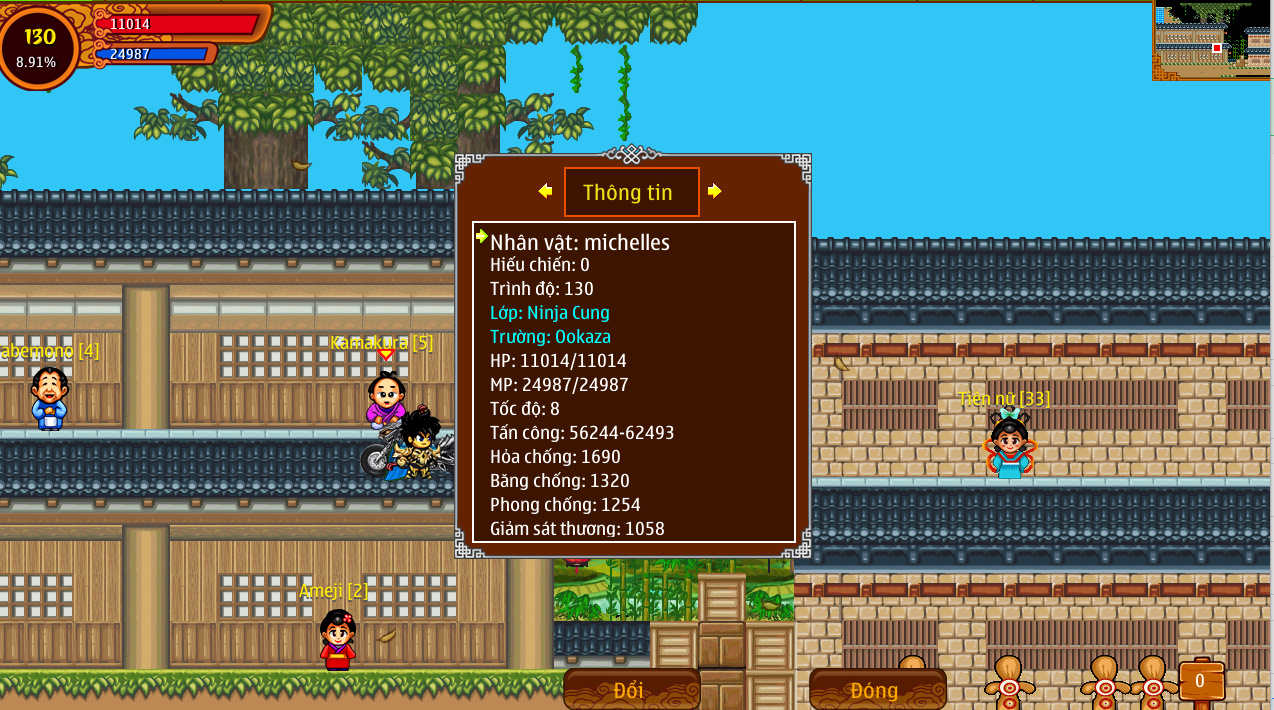Viewport: 1274px width, 710px height.
Task: Close the panel with the Đóng button
Action: coord(875,689)
